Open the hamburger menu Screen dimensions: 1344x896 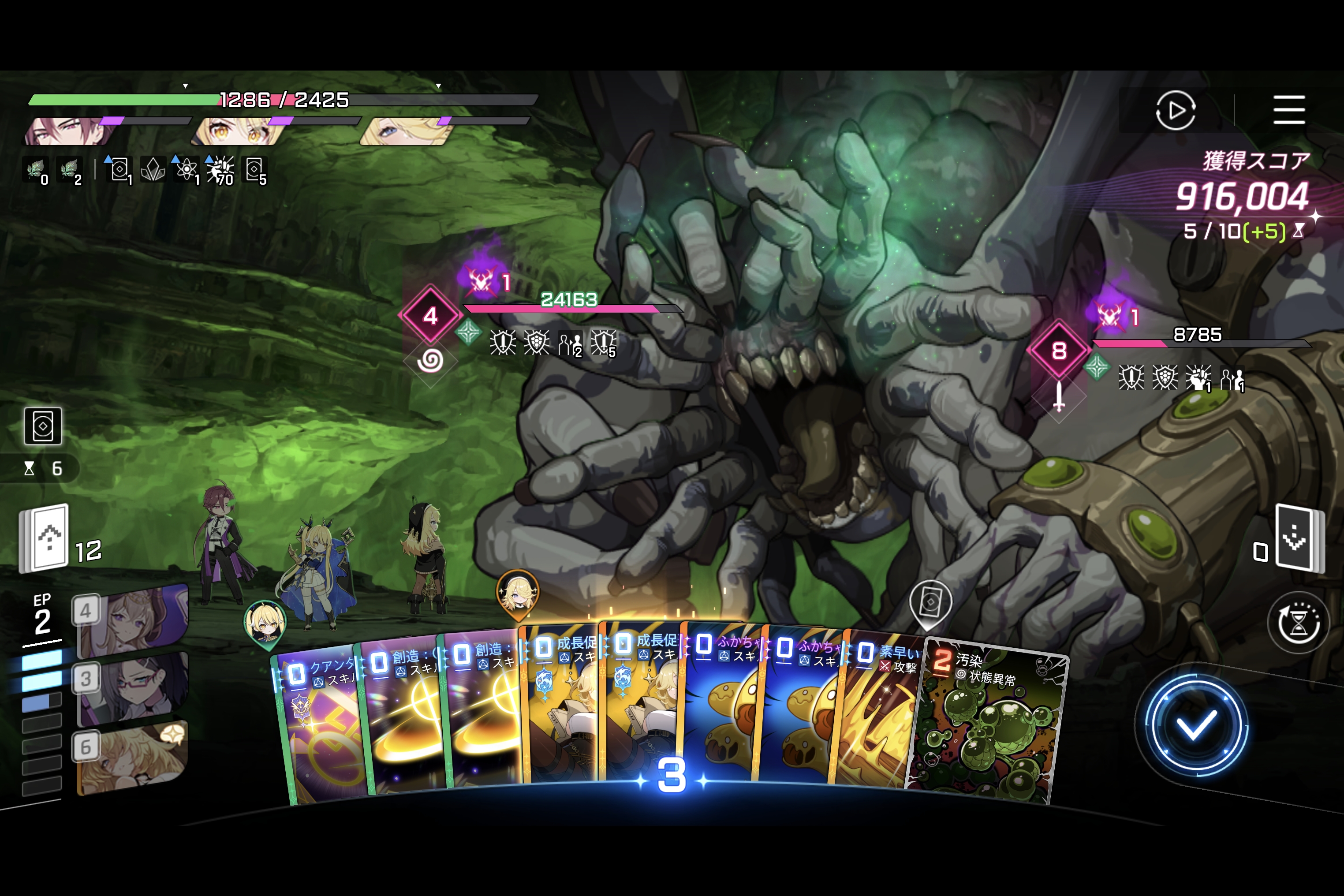click(1288, 110)
